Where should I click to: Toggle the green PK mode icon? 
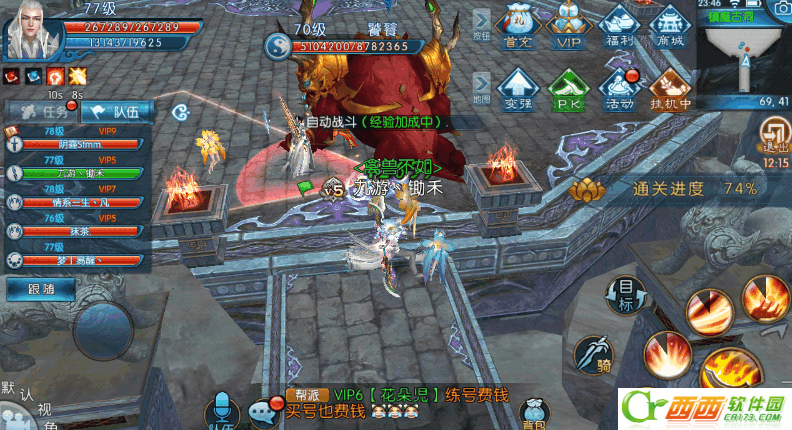point(568,88)
